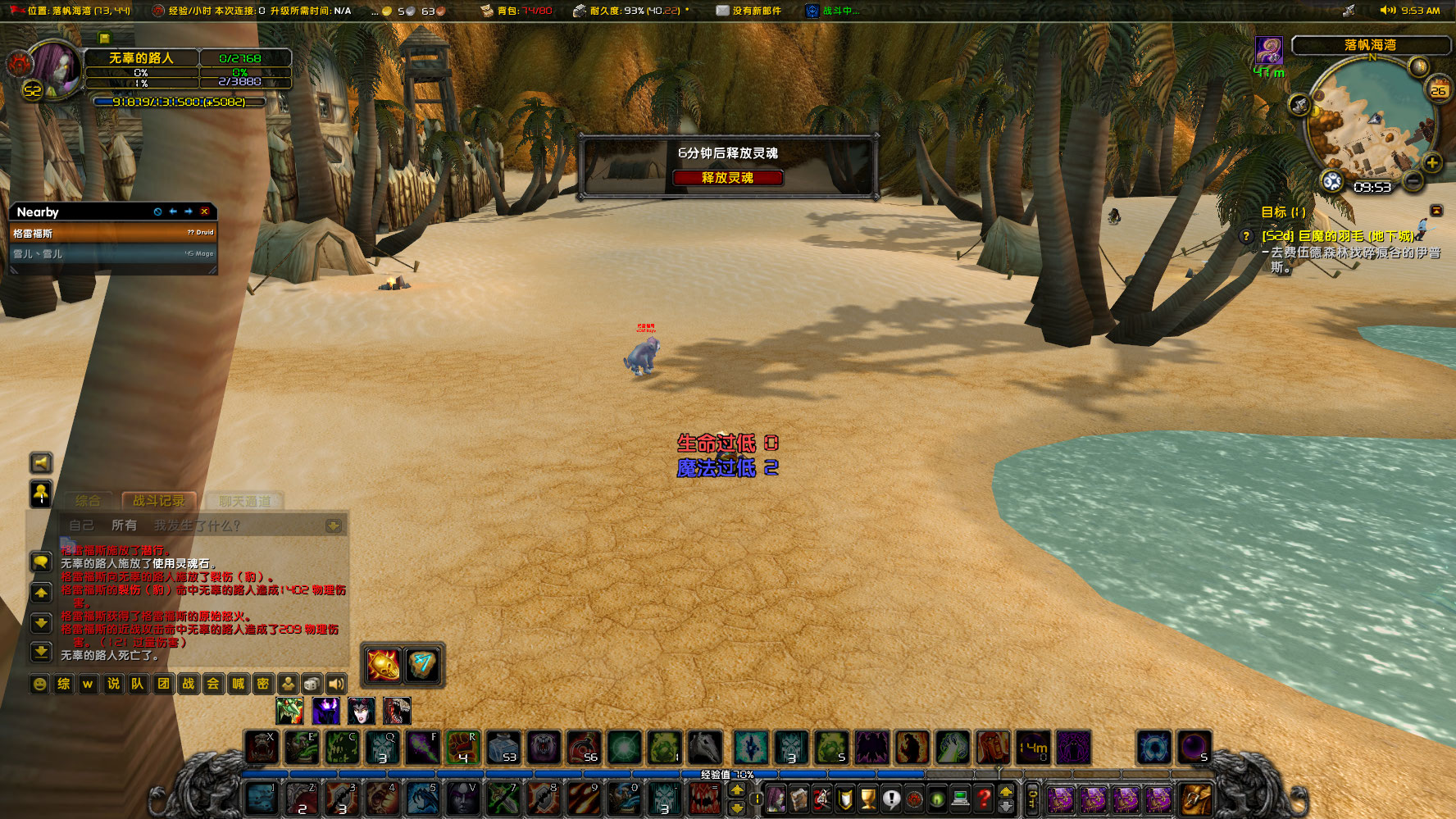Click the red 释放灵魂 release spirit button
The height and width of the screenshot is (819, 1456).
pos(727,178)
